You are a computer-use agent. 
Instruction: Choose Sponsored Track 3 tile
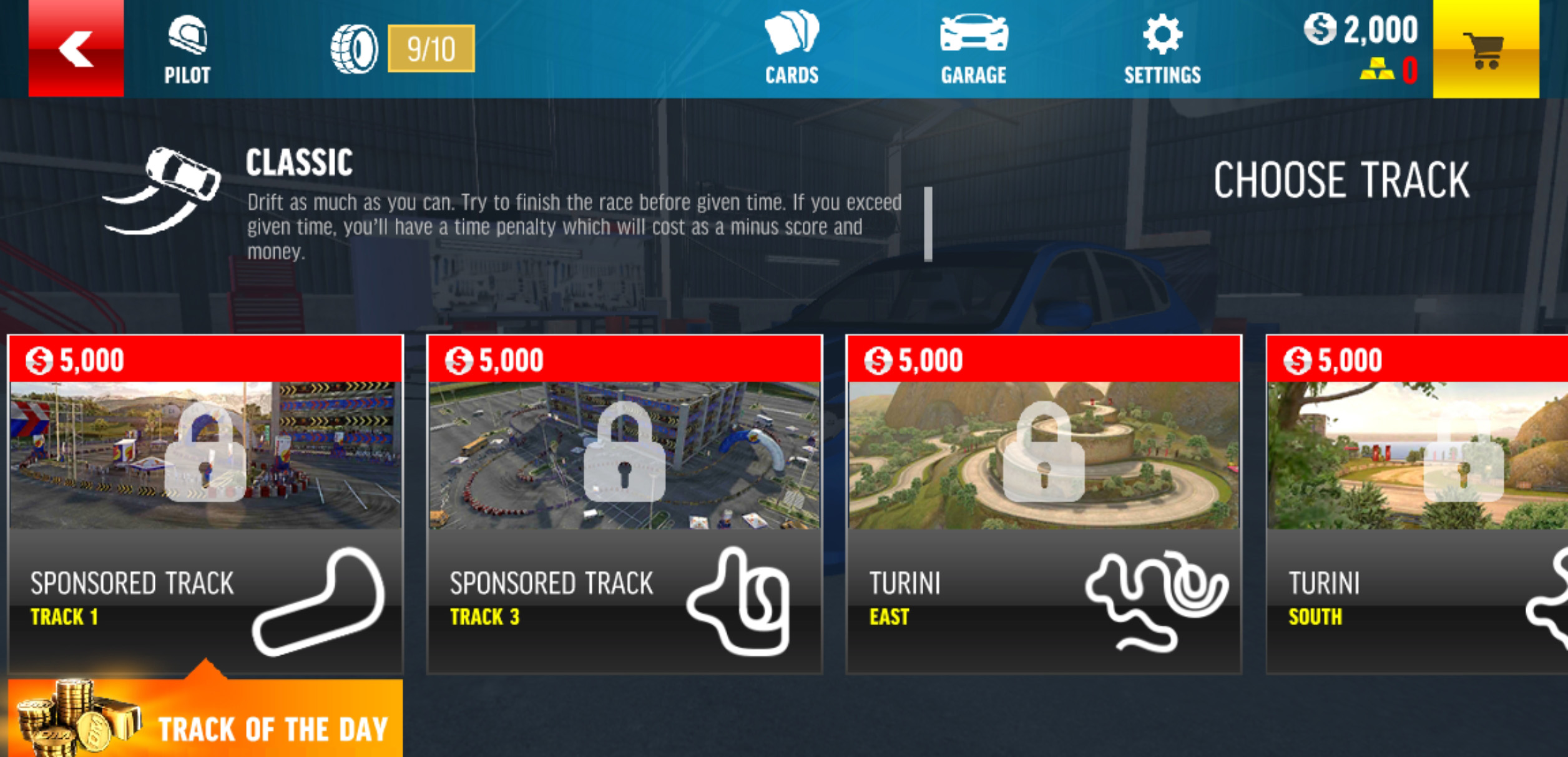click(x=624, y=503)
